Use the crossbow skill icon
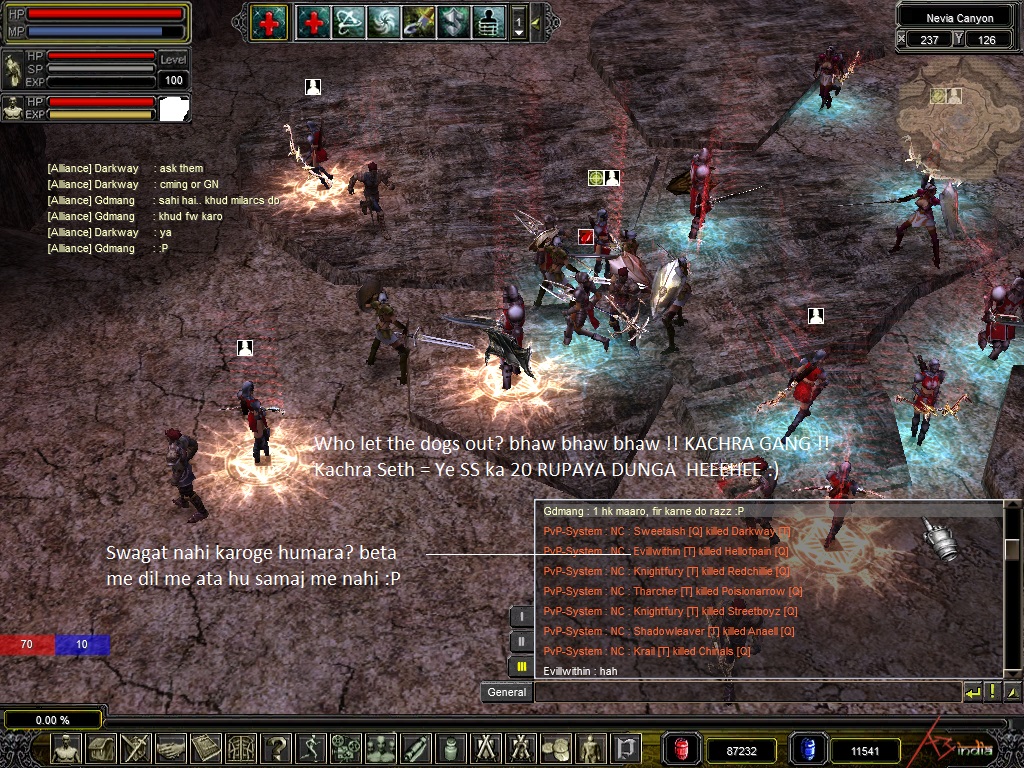The height and width of the screenshot is (768, 1024). click(x=349, y=21)
